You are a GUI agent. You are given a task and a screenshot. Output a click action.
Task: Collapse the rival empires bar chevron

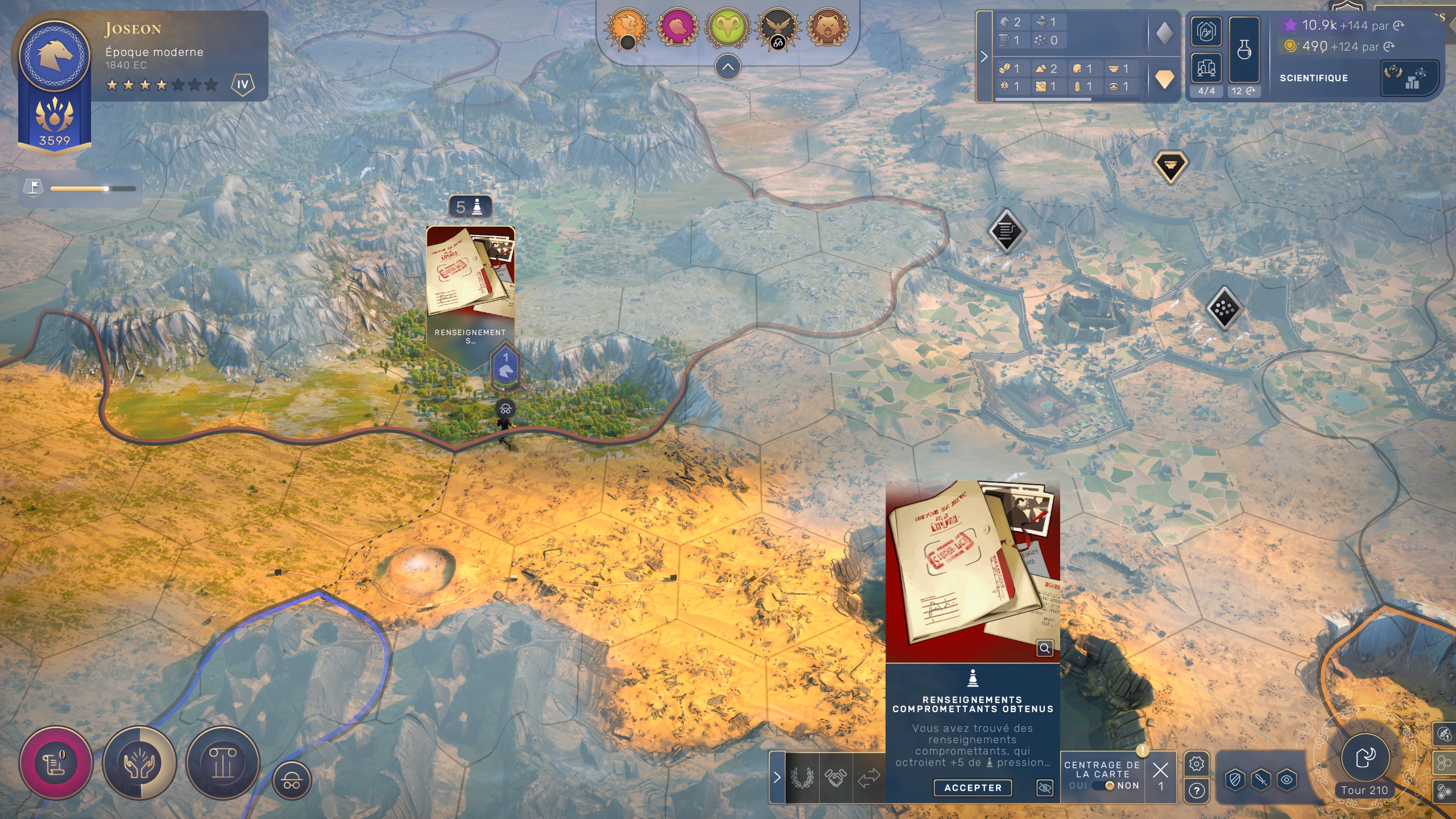(727, 67)
